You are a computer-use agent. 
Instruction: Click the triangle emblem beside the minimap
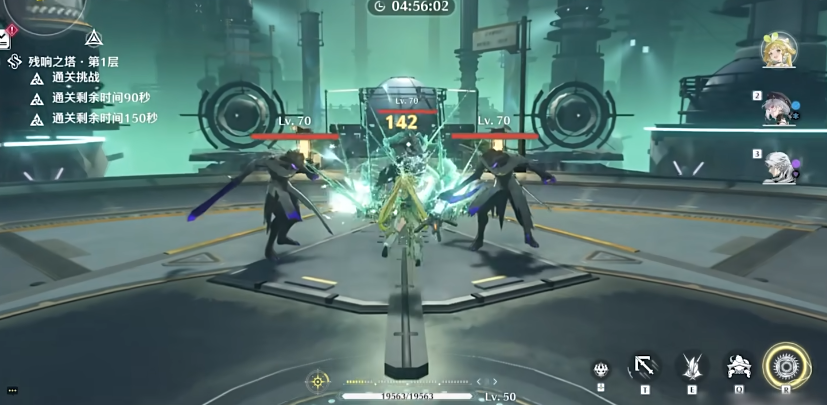(x=93, y=39)
